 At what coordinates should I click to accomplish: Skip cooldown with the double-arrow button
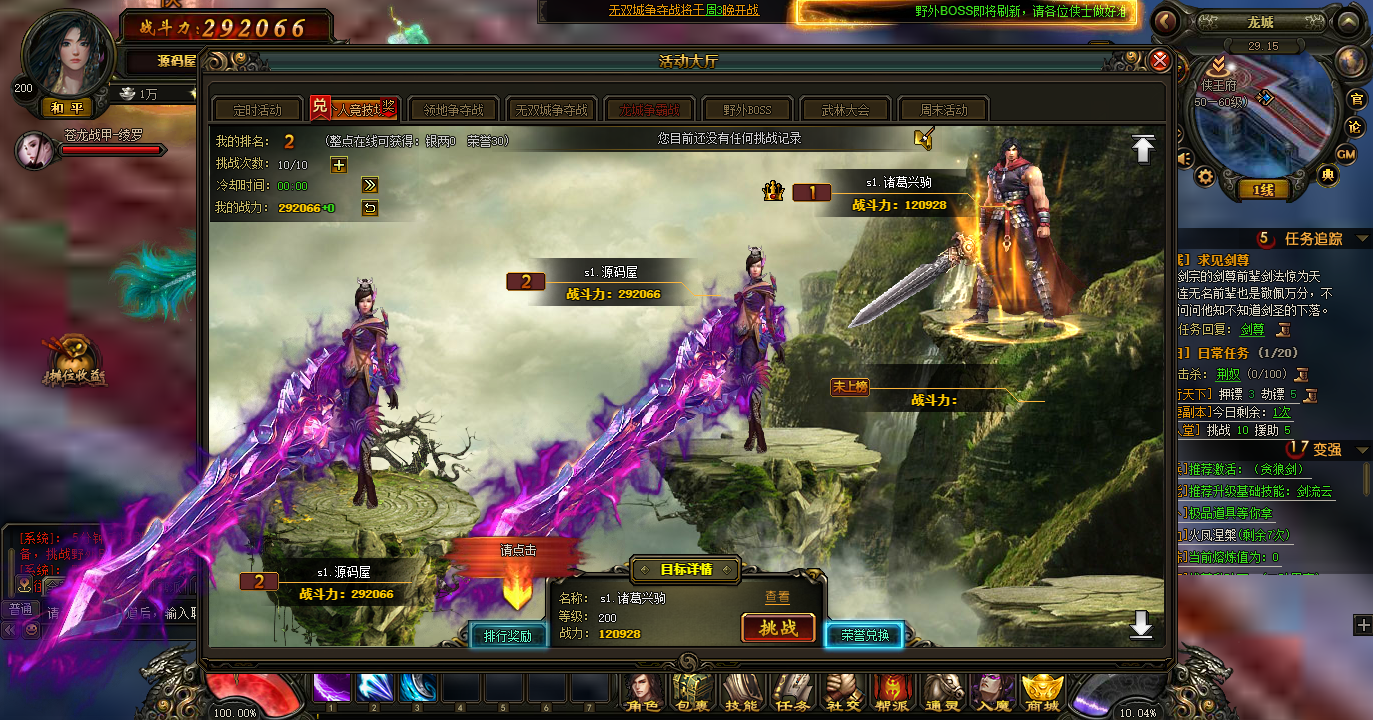[370, 185]
